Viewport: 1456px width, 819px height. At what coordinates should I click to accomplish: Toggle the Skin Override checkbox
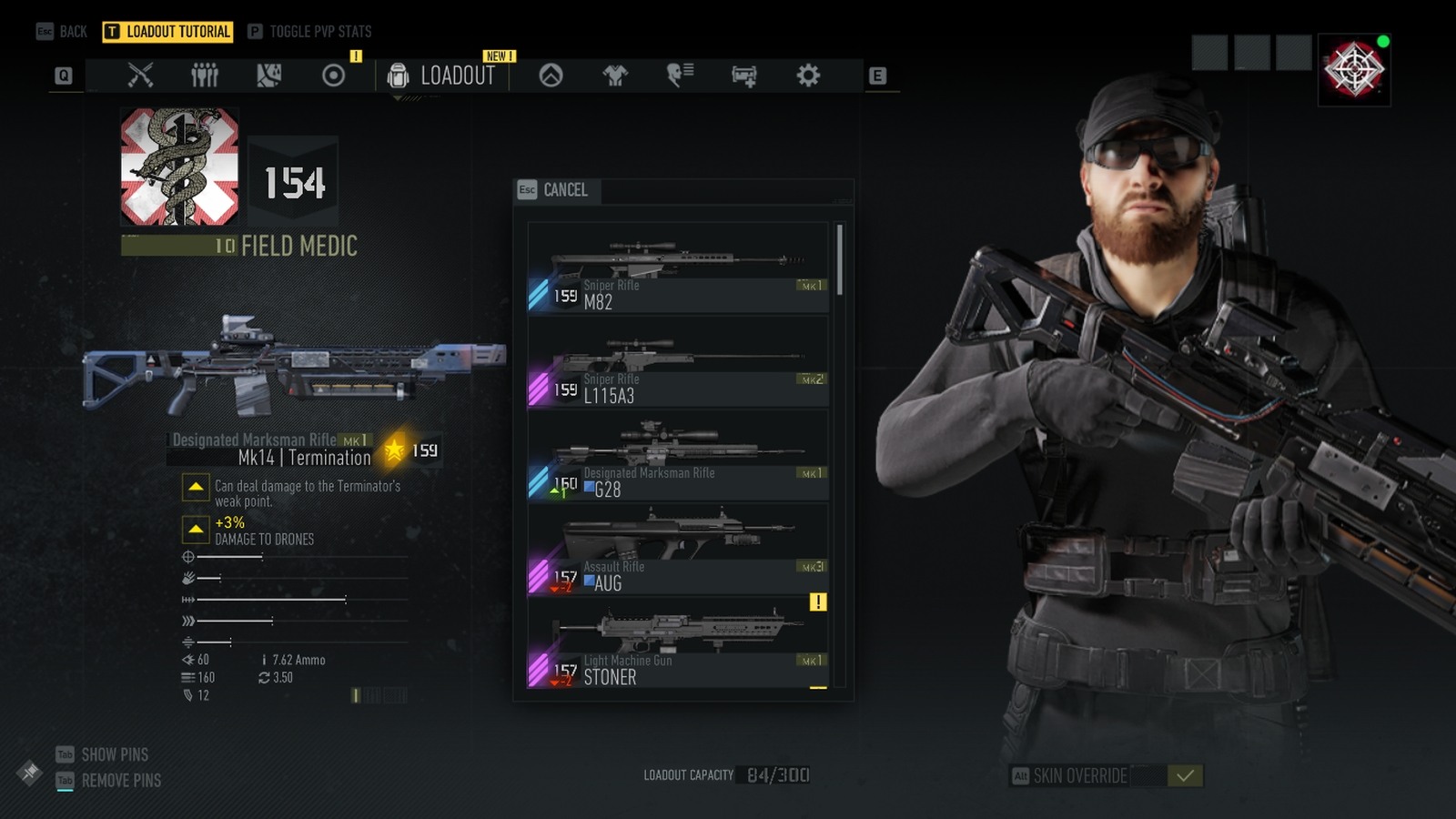point(1185,775)
